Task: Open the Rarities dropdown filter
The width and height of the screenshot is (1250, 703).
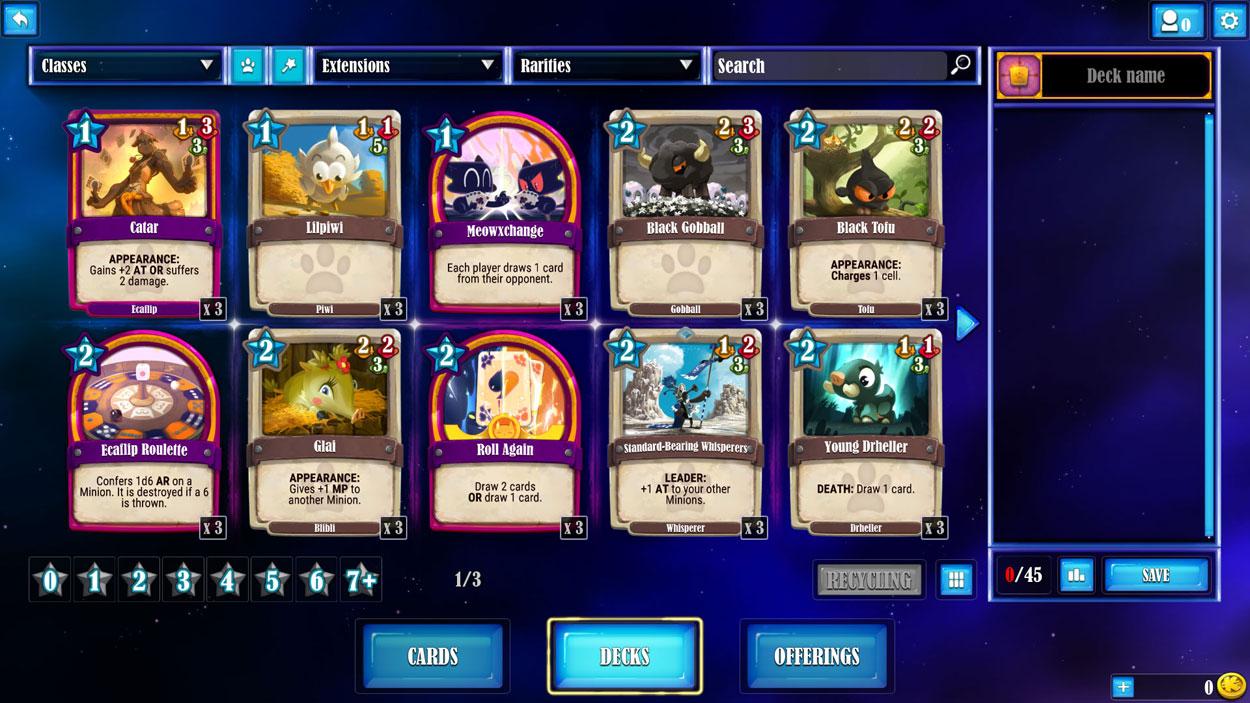Action: pyautogui.click(x=606, y=66)
